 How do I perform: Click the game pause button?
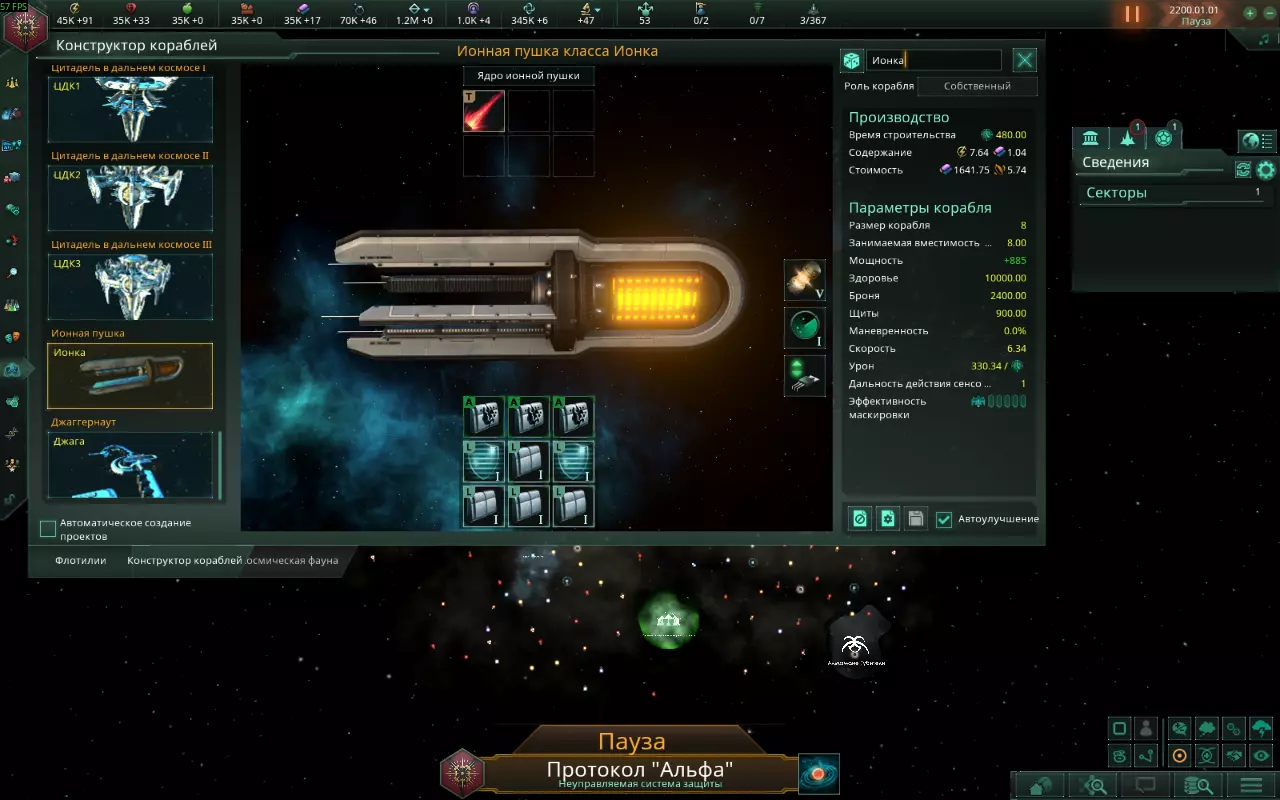coord(1132,14)
